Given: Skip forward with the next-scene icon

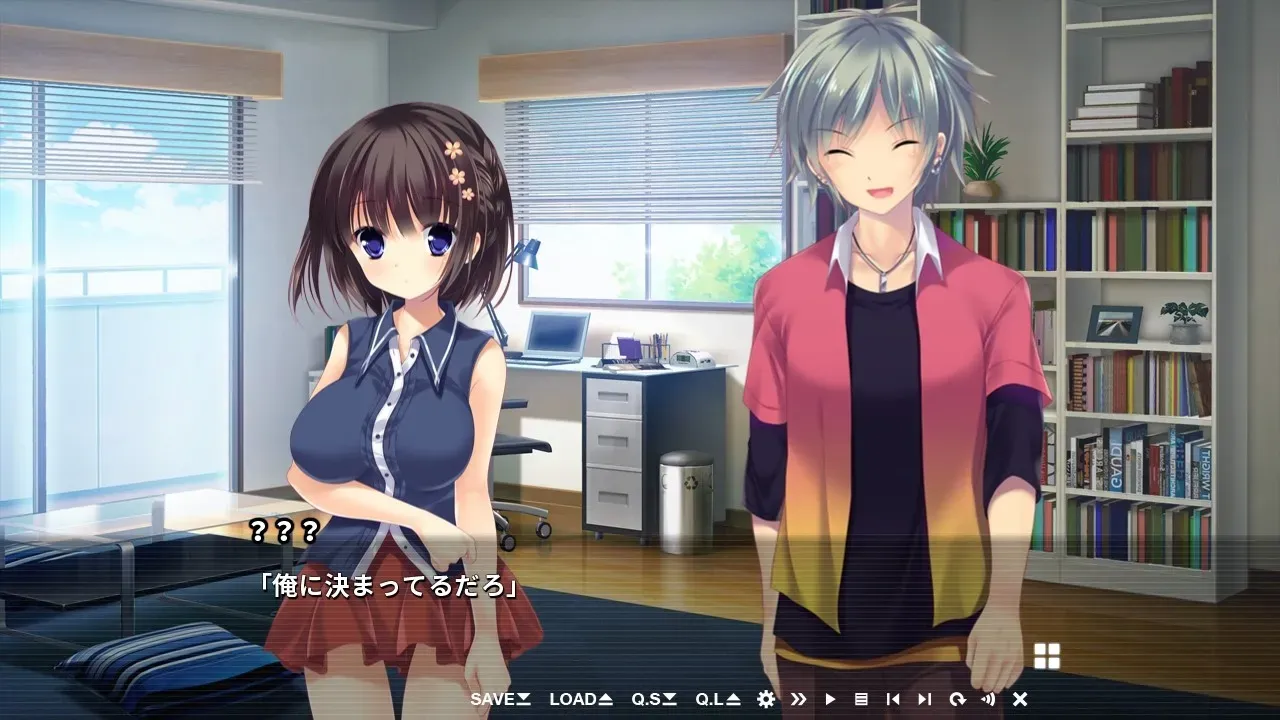Looking at the screenshot, I should coord(924,700).
